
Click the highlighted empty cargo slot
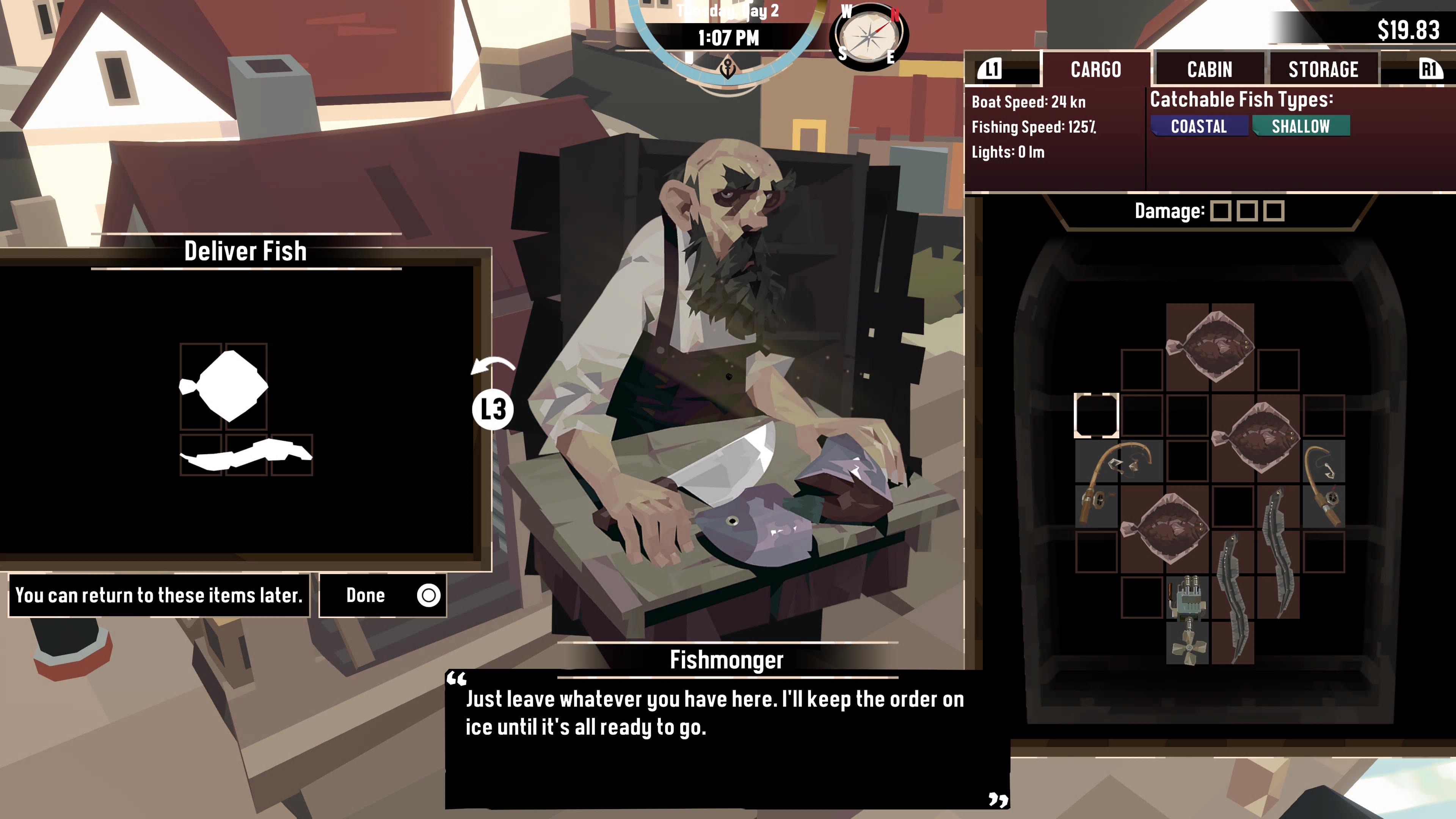click(x=1096, y=416)
